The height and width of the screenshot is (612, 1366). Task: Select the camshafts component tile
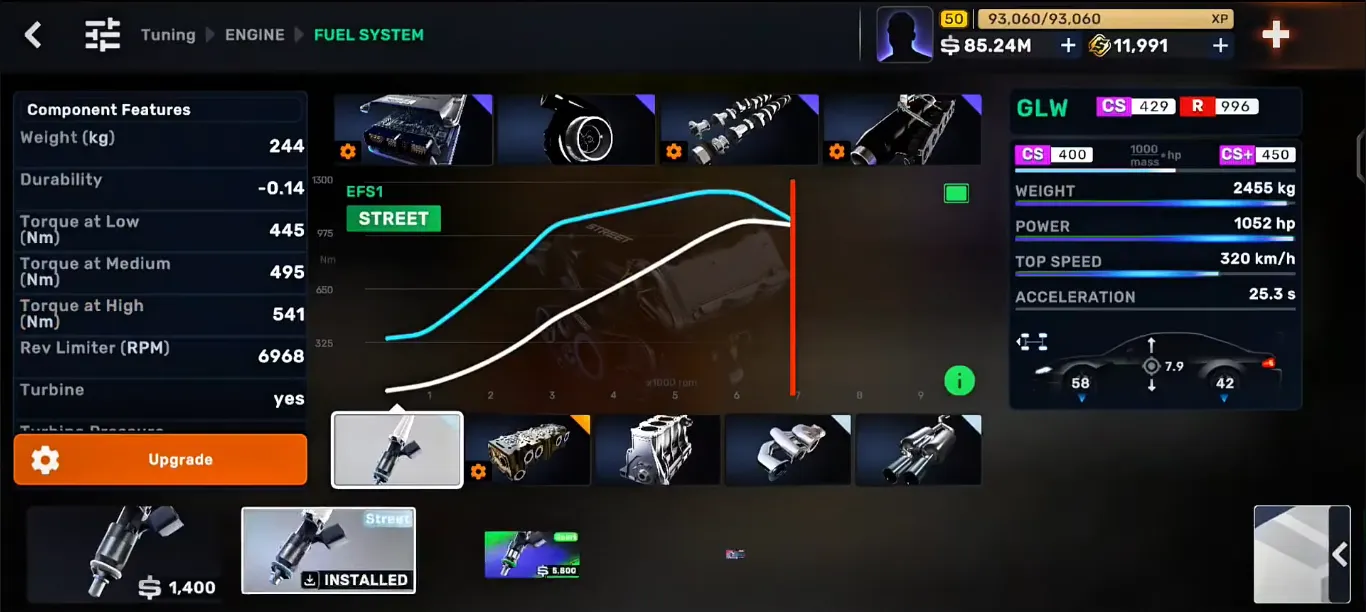[739, 129]
